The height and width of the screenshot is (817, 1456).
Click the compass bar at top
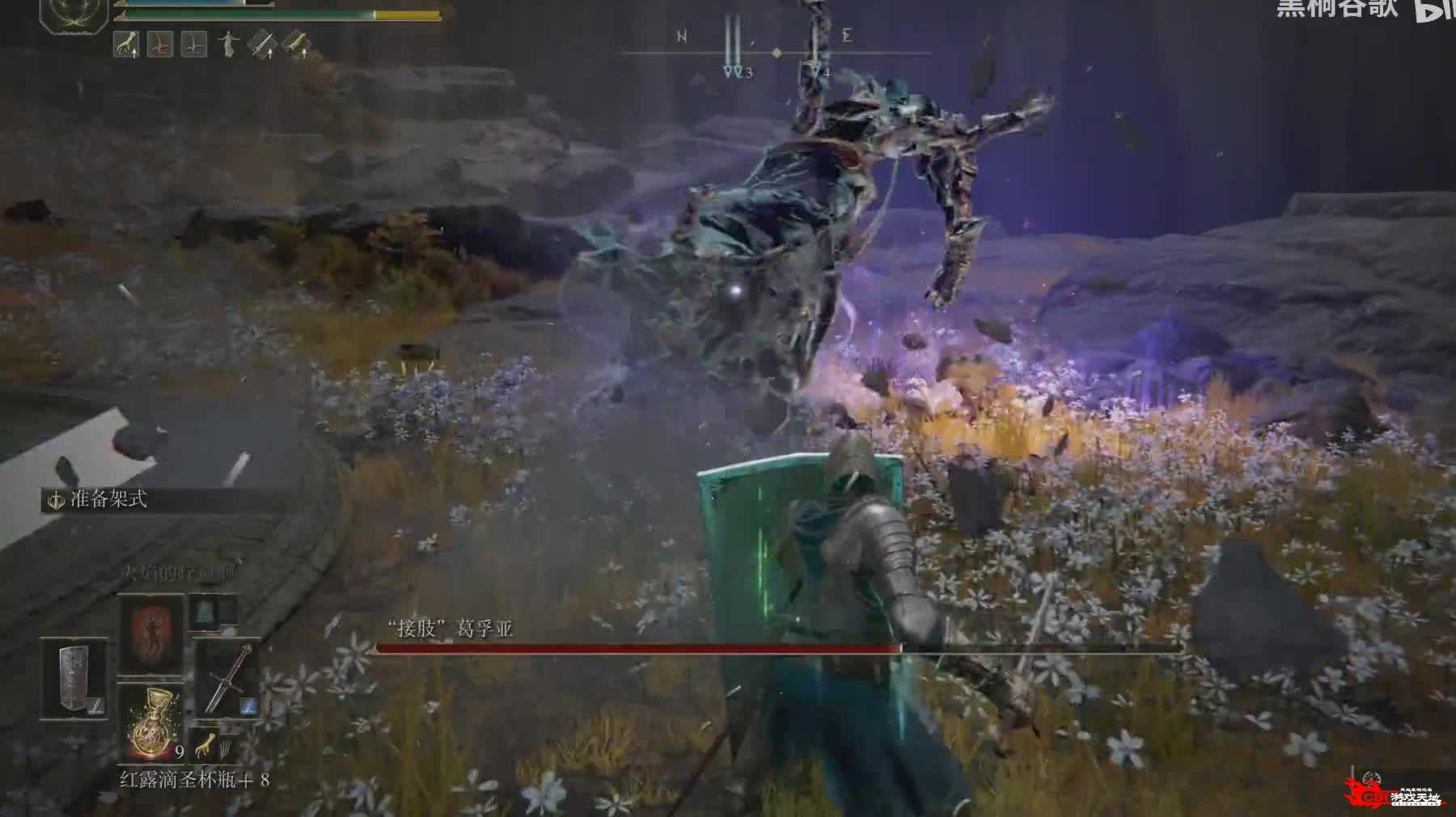[775, 53]
